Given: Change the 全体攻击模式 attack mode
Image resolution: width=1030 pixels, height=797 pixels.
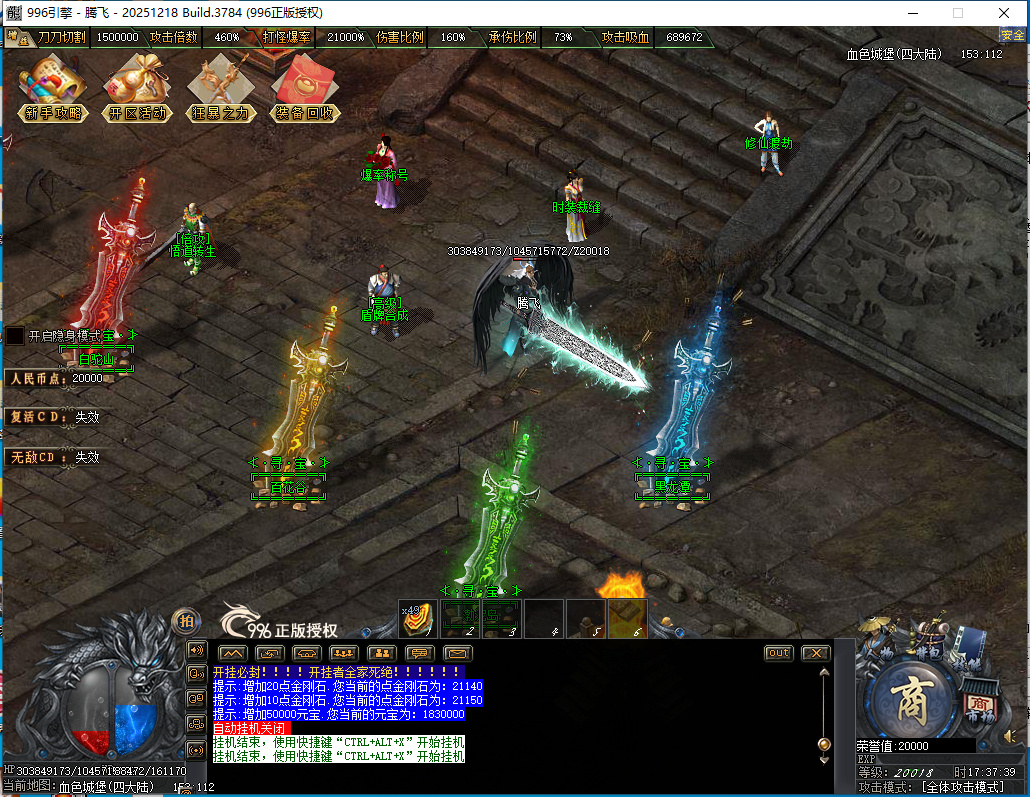Looking at the screenshot, I should (x=961, y=787).
